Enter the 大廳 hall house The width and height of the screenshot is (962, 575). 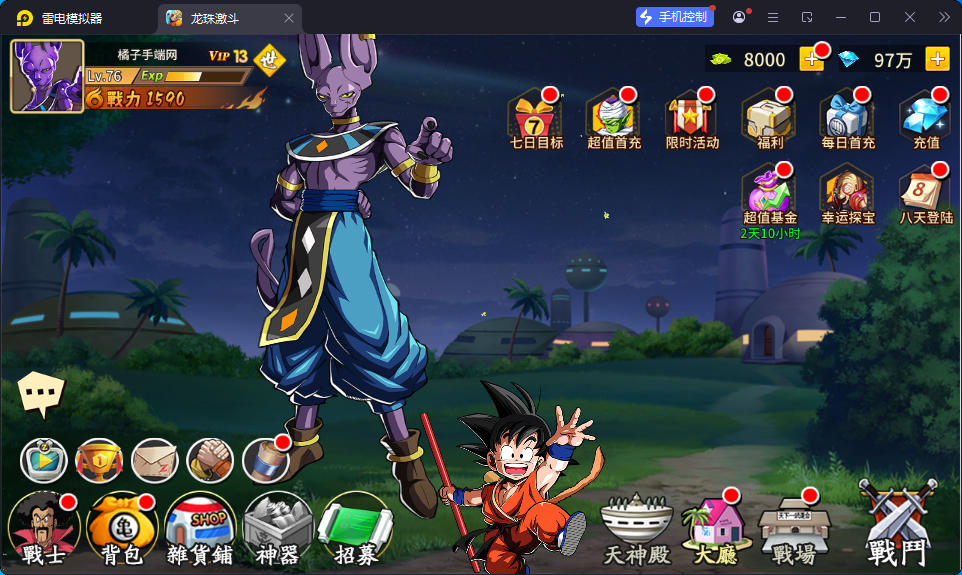713,528
